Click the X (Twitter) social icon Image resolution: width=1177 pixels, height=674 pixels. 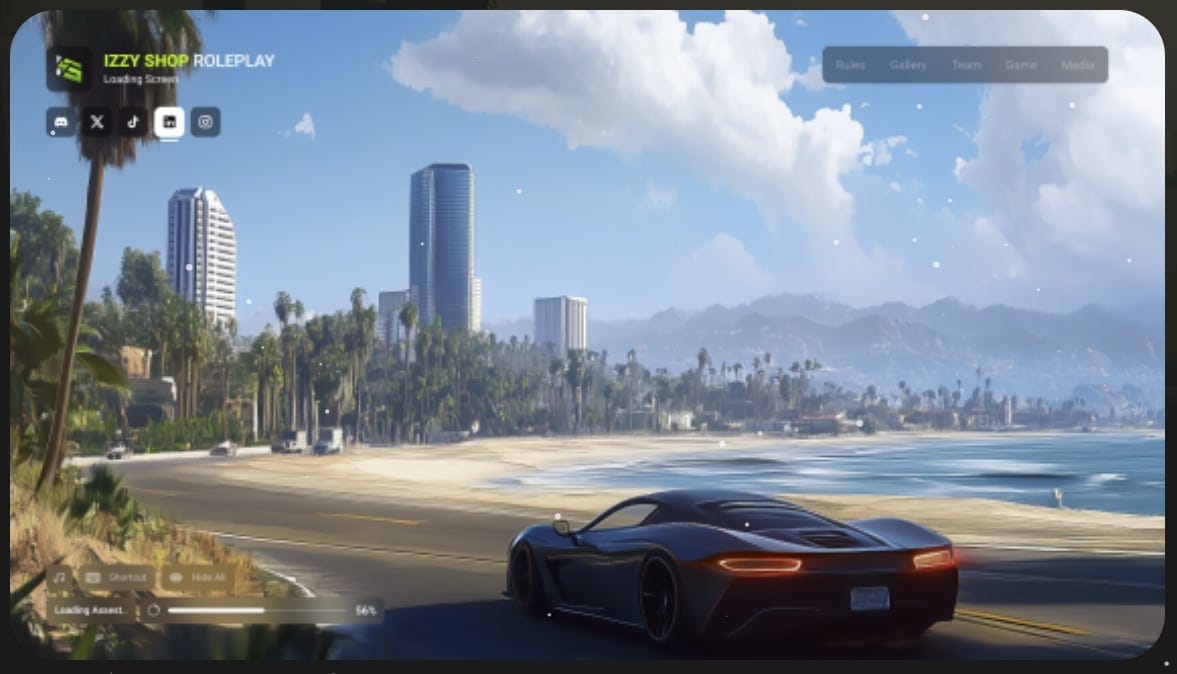(x=97, y=122)
